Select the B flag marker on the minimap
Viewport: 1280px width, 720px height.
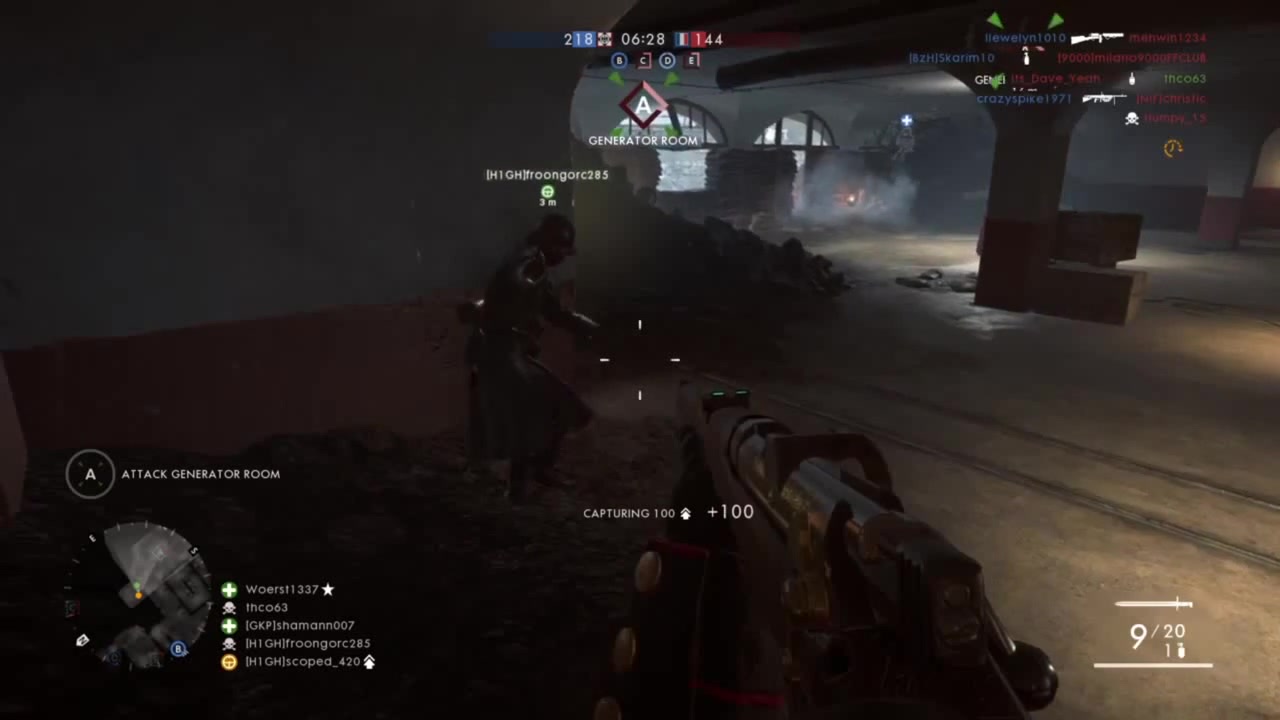pyautogui.click(x=177, y=649)
